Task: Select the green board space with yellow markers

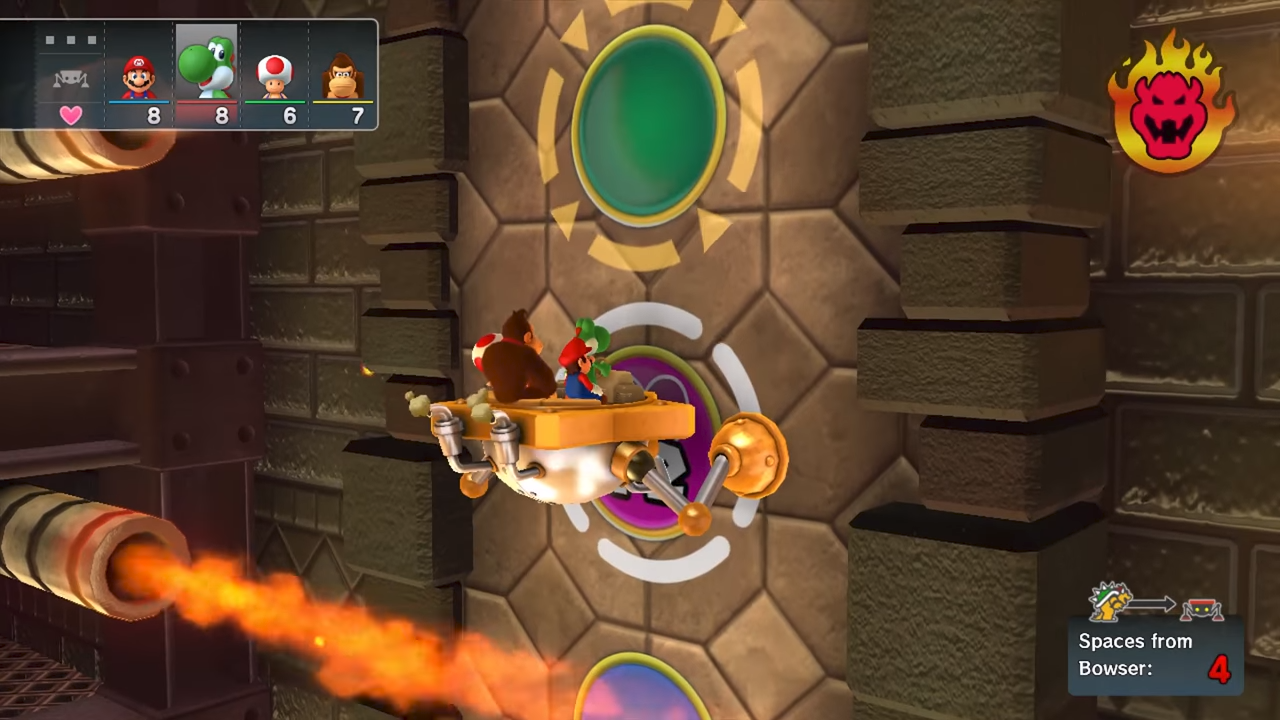Action: coord(648,124)
